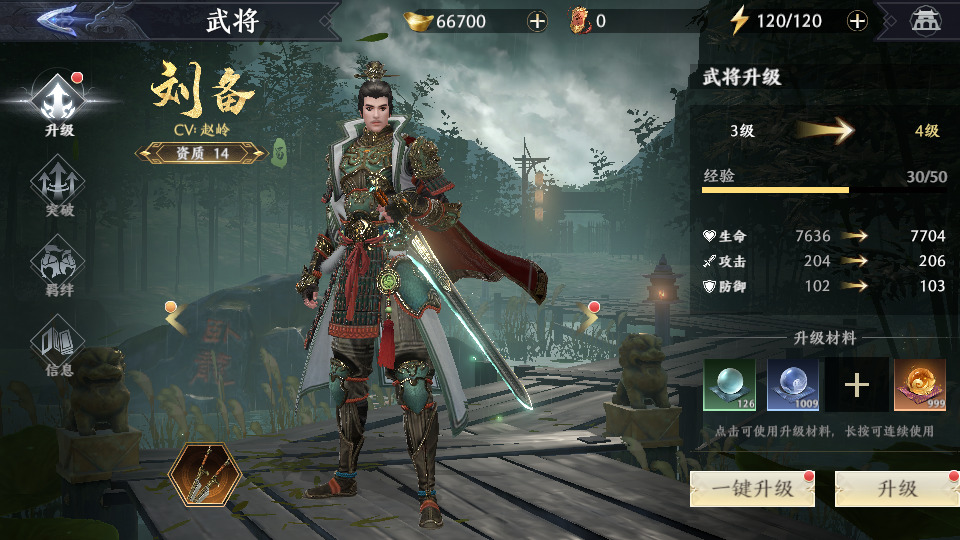Image resolution: width=960 pixels, height=540 pixels.
Task: Select the 羁绊 bonds tab
Action: tap(58, 267)
